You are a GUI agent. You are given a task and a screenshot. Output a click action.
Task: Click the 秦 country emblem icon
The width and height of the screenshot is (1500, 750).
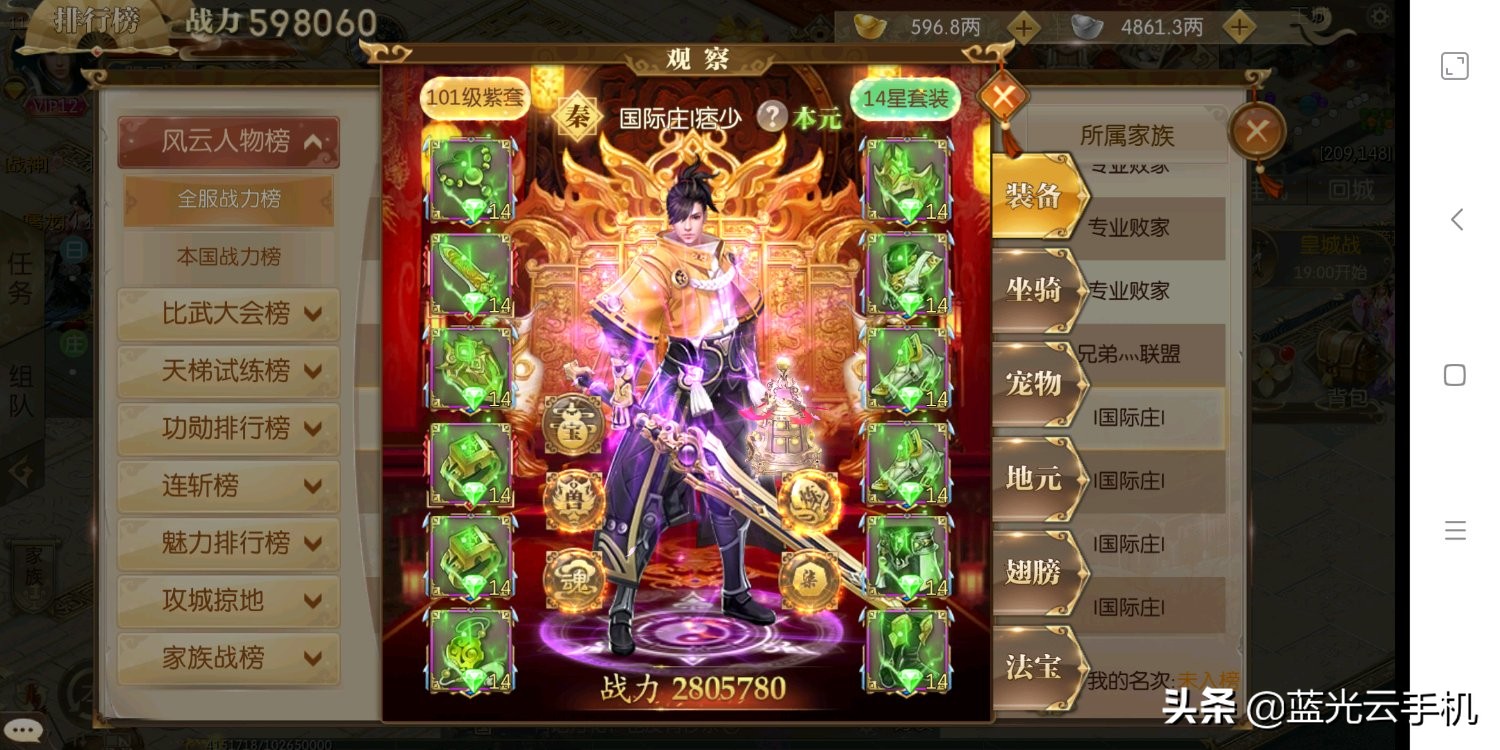(x=578, y=116)
